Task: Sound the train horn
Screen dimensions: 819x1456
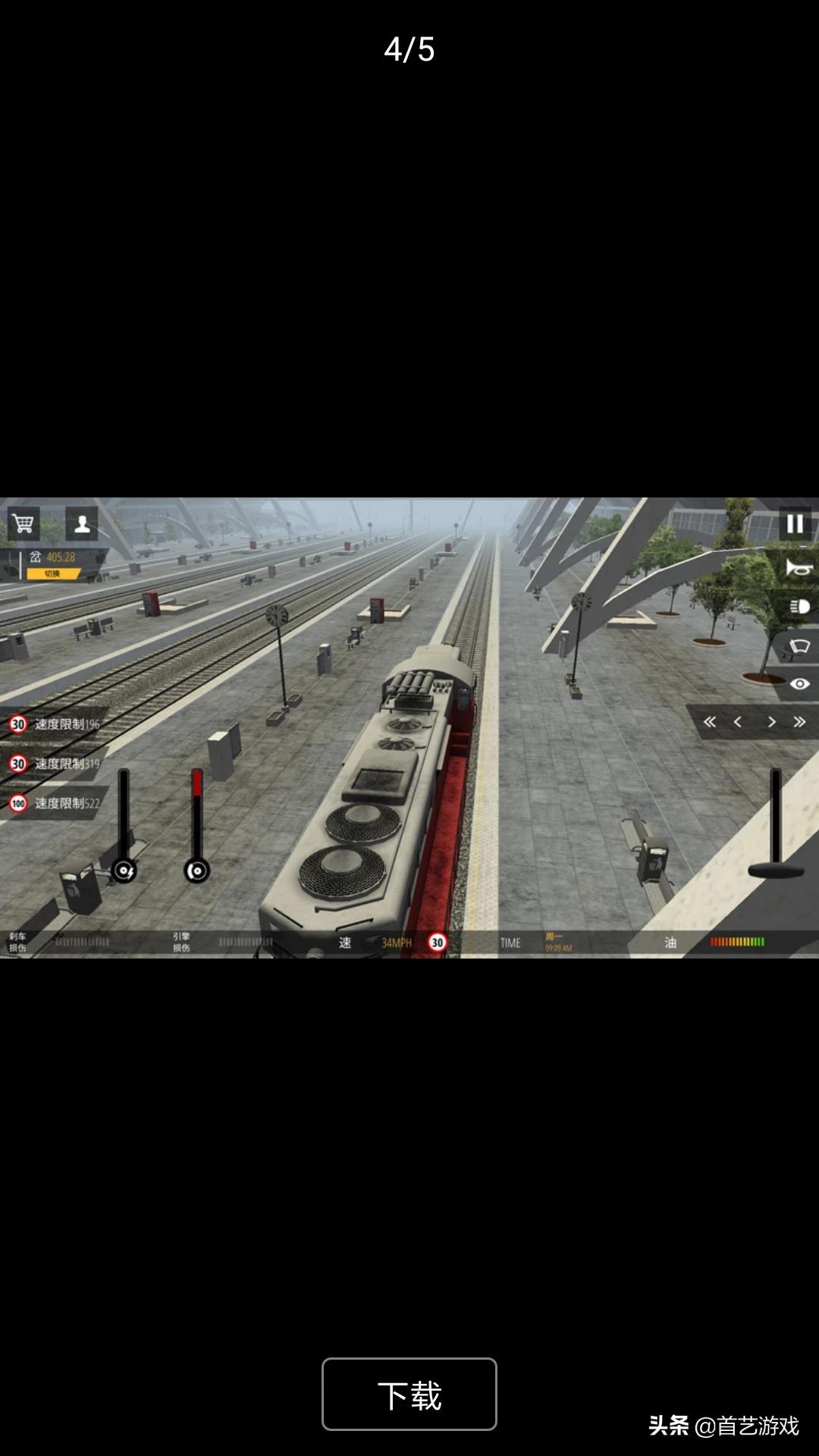Action: point(799,568)
